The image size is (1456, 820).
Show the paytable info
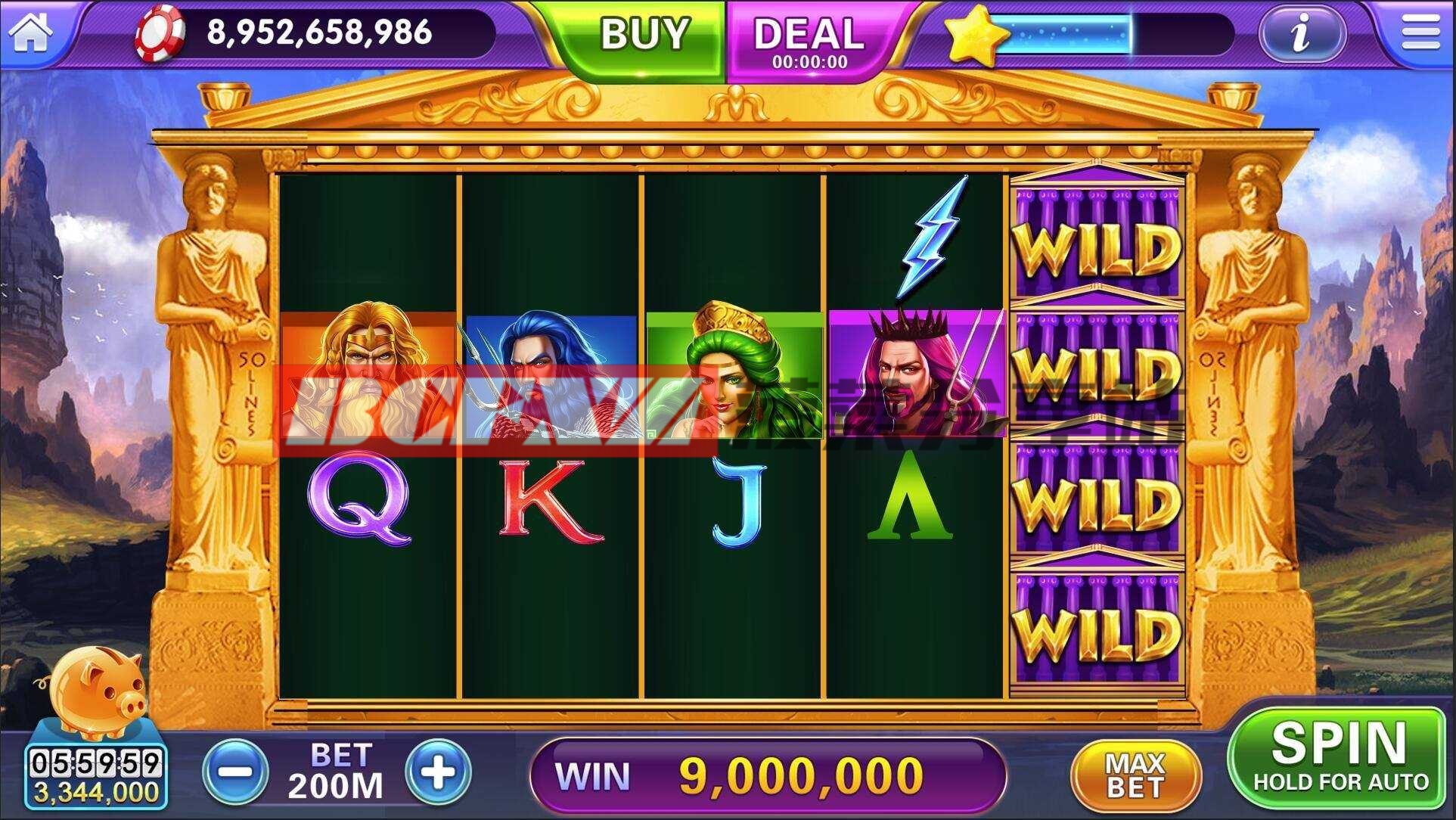(1301, 34)
